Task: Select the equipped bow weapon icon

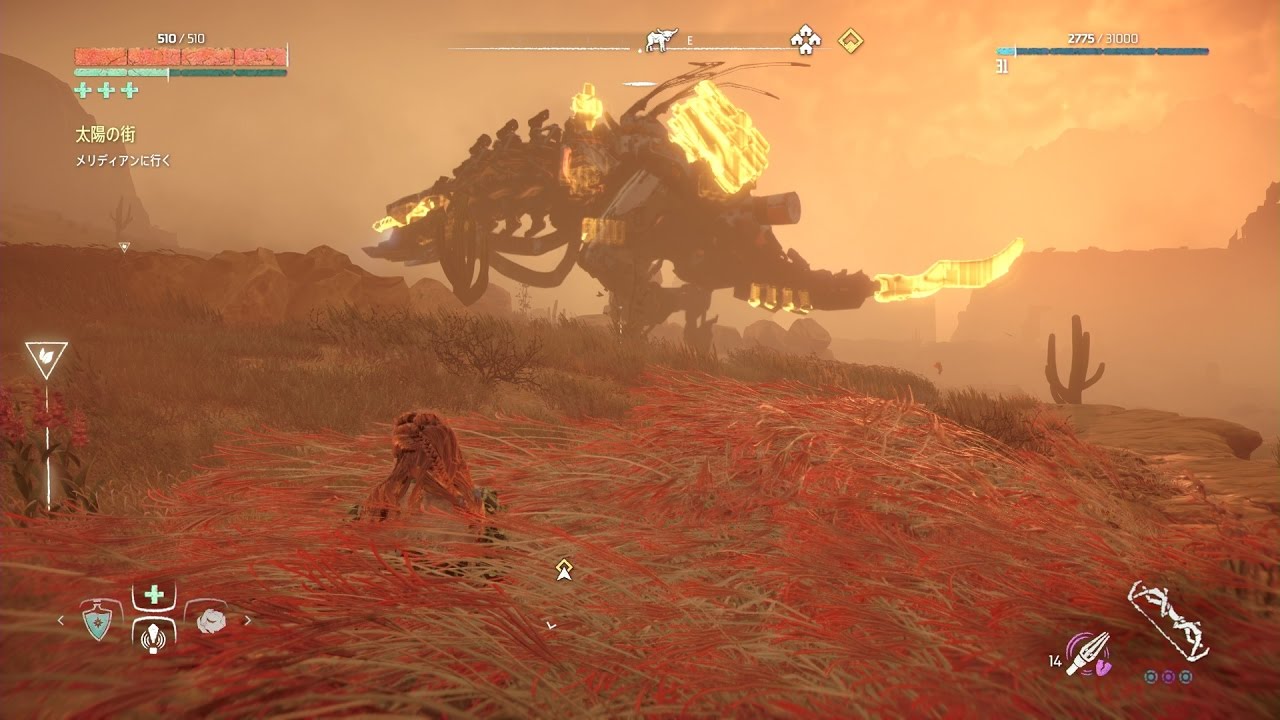Action: pyautogui.click(x=1169, y=619)
